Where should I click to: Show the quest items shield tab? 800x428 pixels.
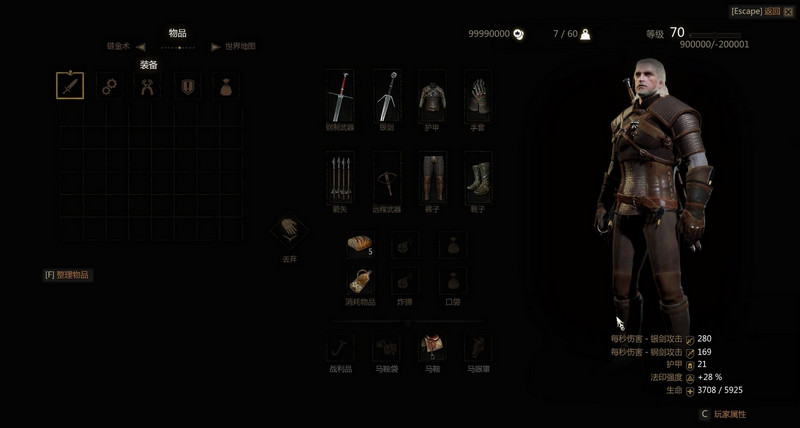click(x=188, y=86)
